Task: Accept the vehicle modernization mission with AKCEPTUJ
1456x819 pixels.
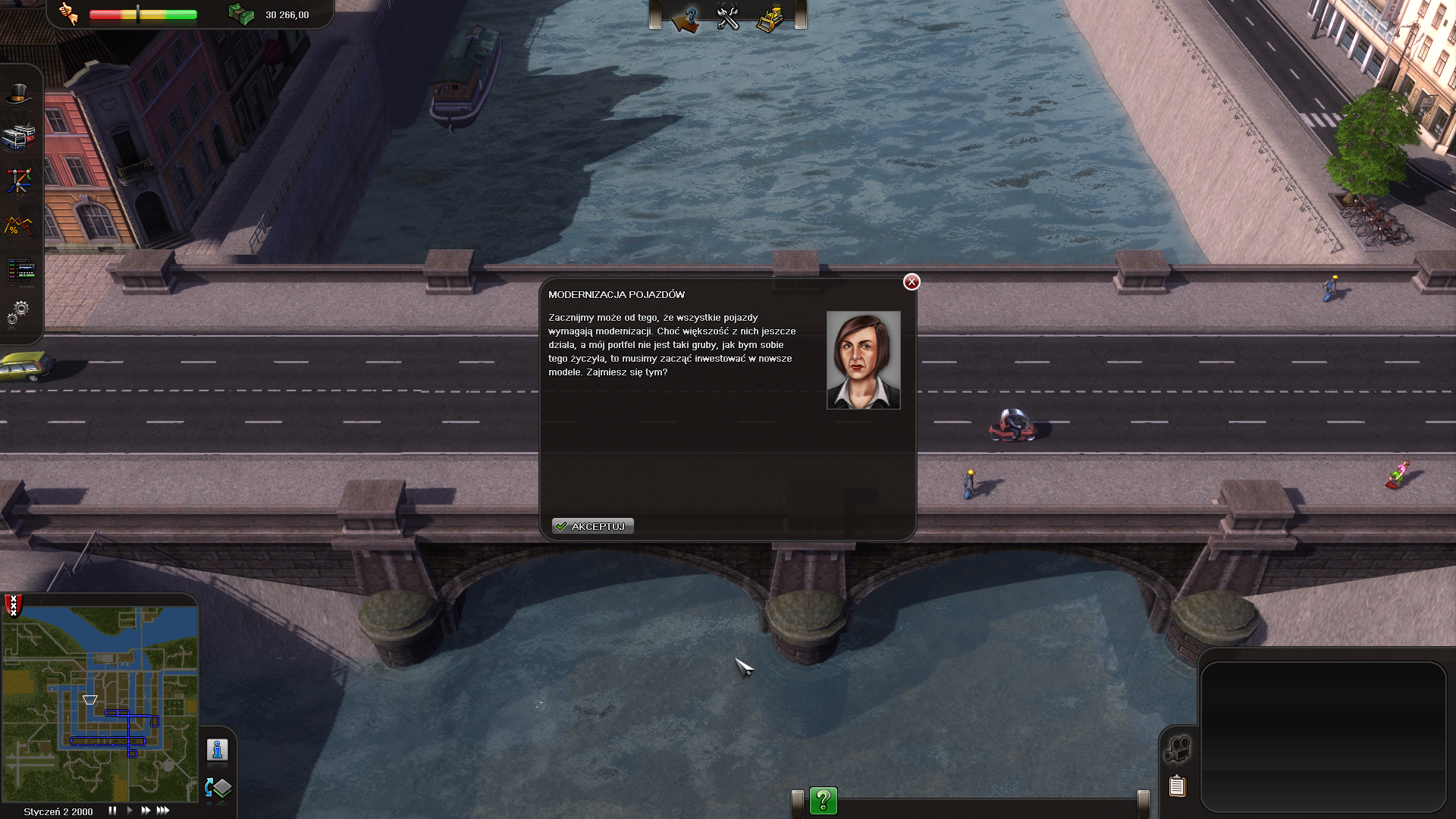Action: [592, 526]
